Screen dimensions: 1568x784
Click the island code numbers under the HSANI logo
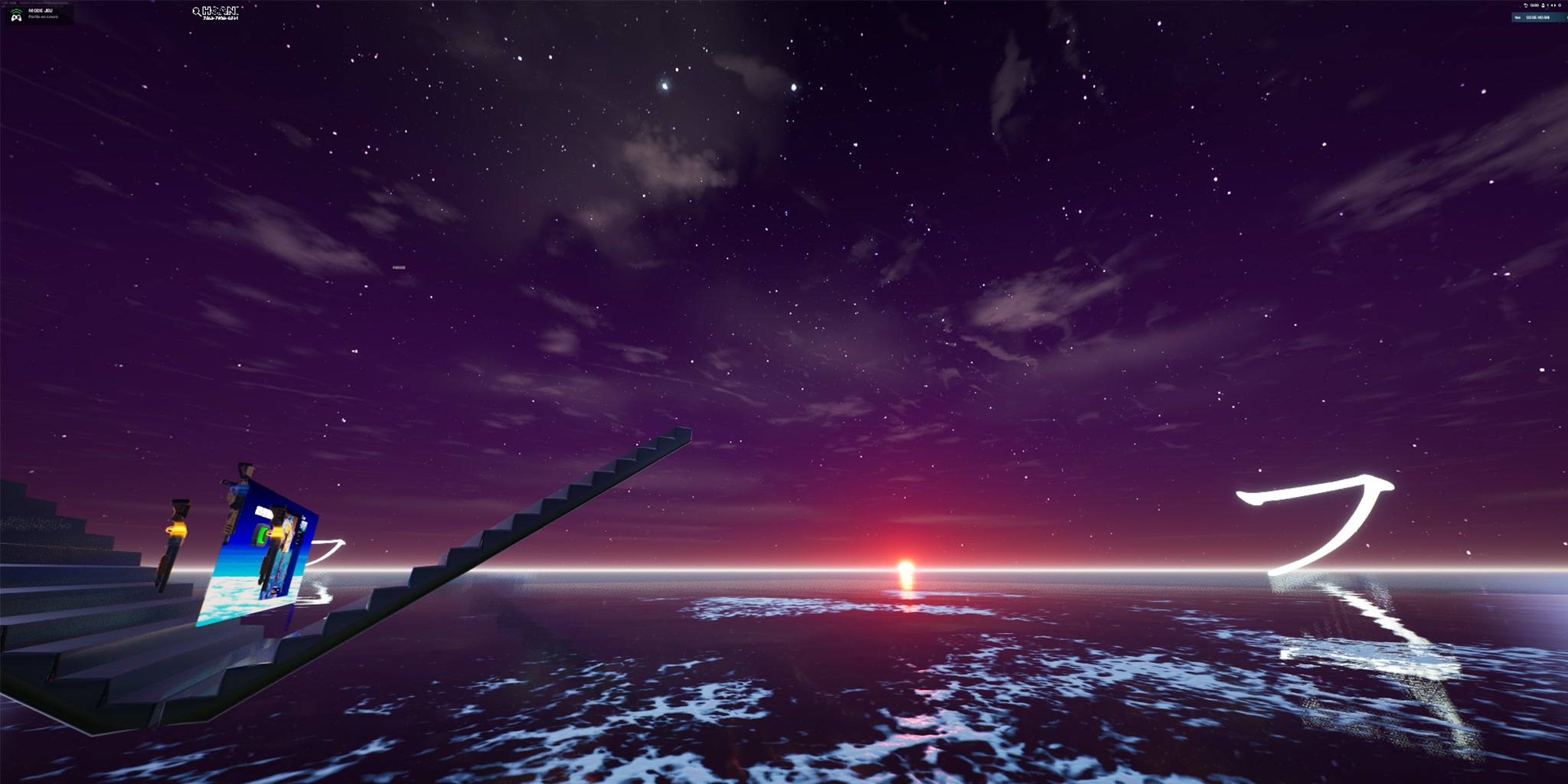(222, 18)
